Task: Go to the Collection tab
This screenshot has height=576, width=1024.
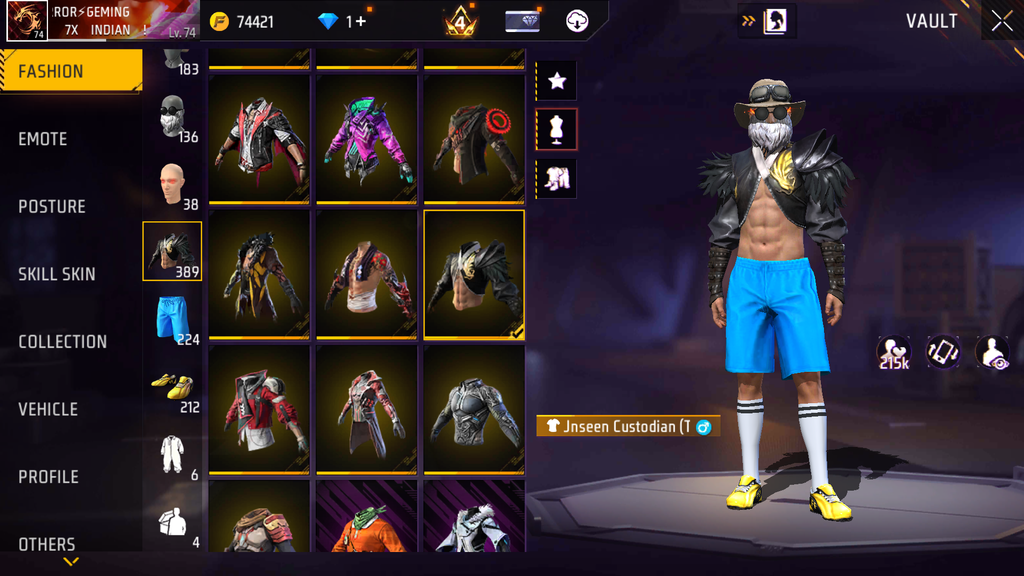Action: click(x=62, y=342)
